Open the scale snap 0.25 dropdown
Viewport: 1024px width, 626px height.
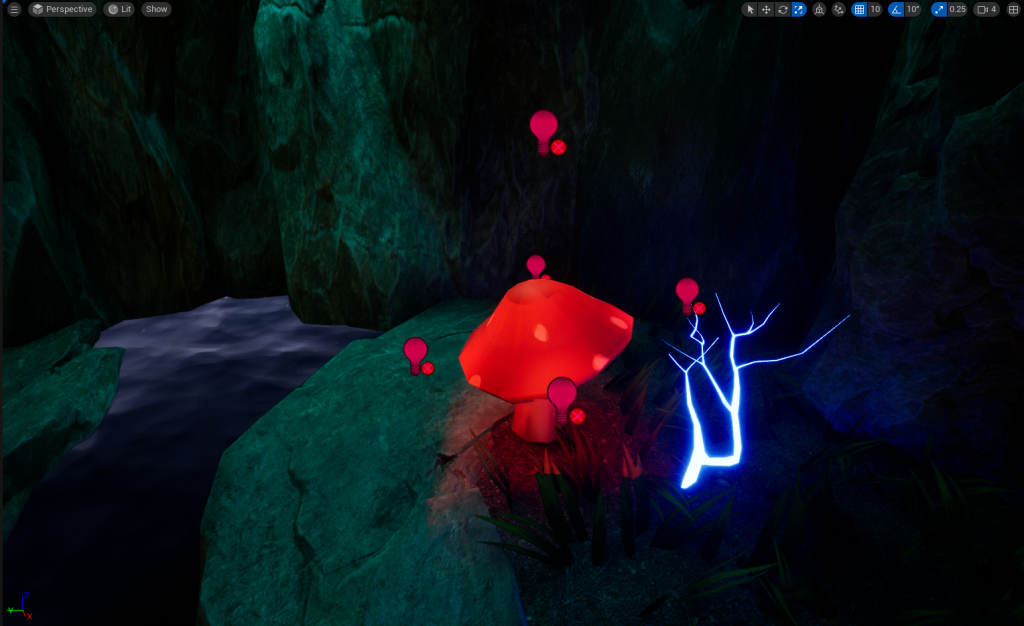coord(957,9)
